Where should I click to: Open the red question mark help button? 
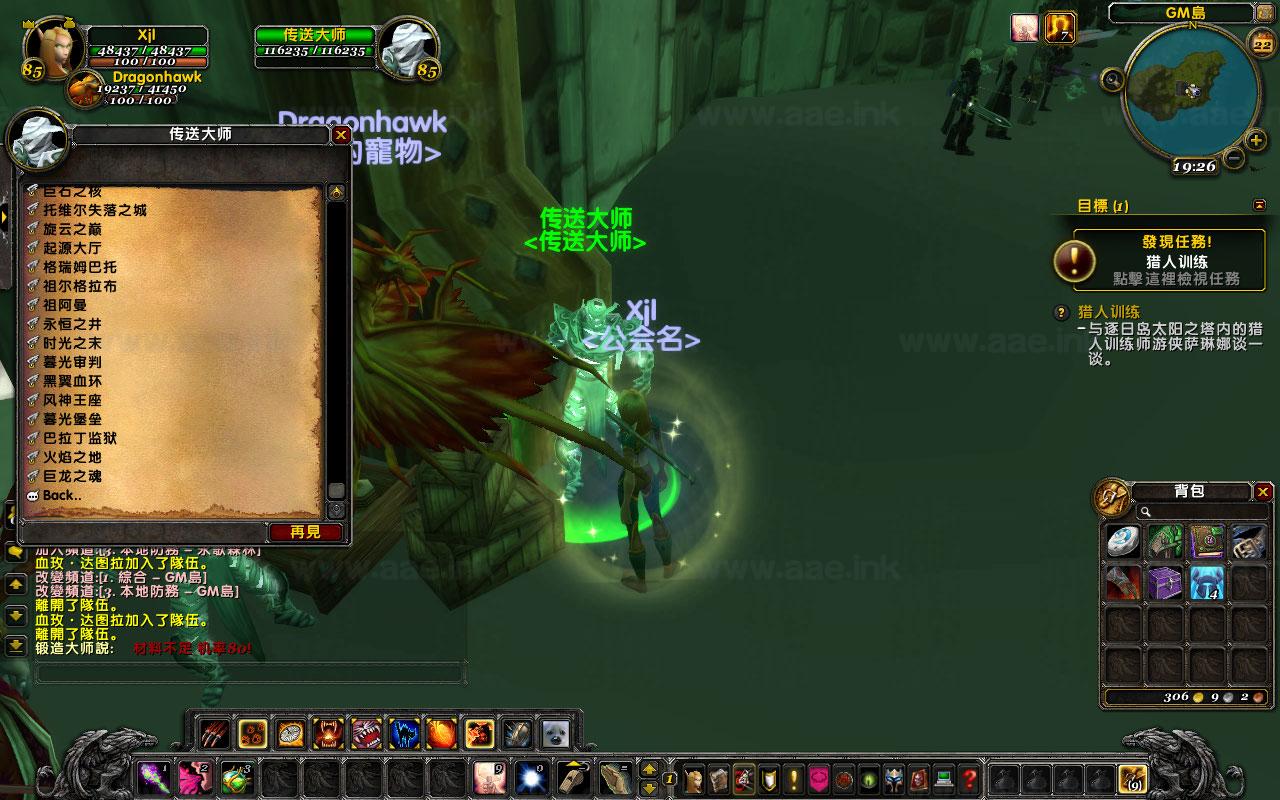tap(969, 778)
